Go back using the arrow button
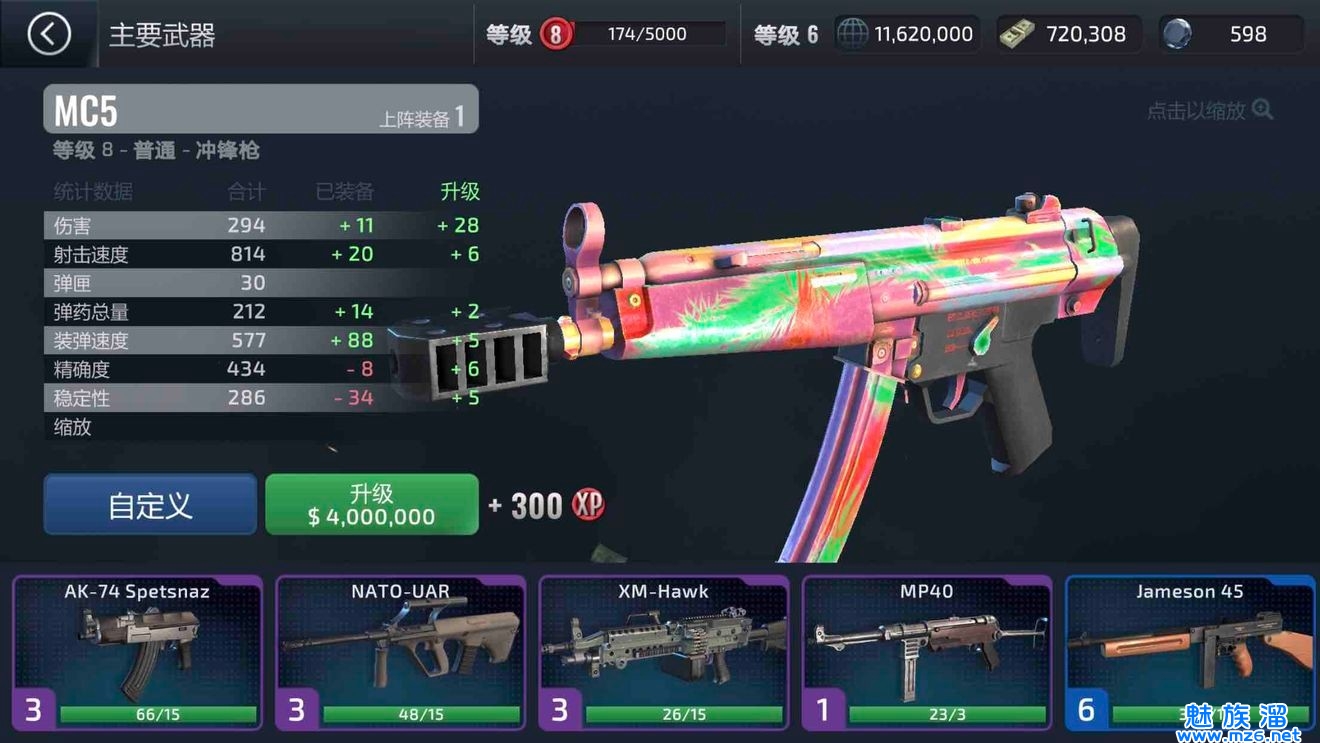The height and width of the screenshot is (743, 1320). (x=48, y=35)
